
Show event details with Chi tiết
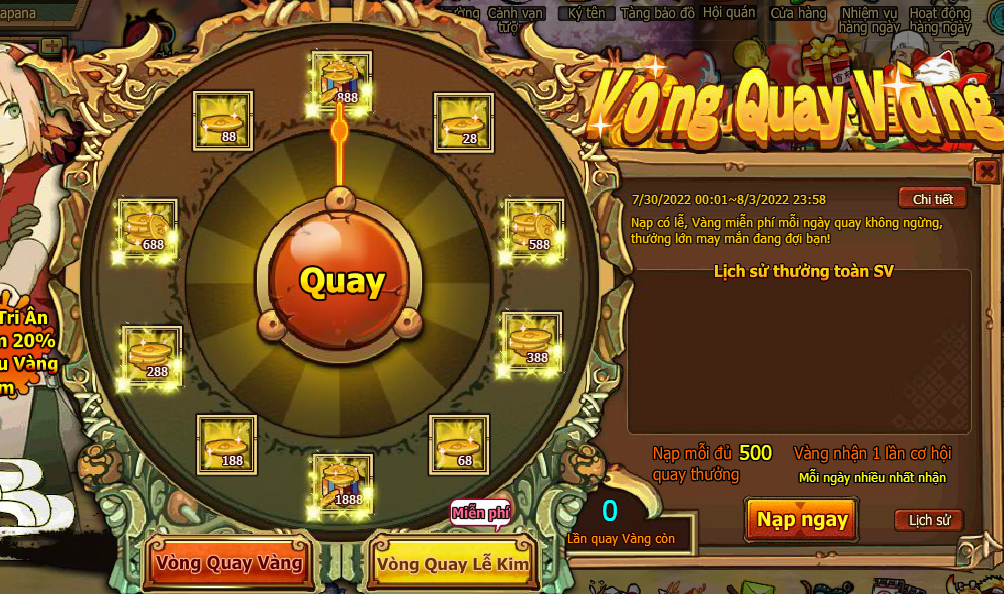(932, 198)
